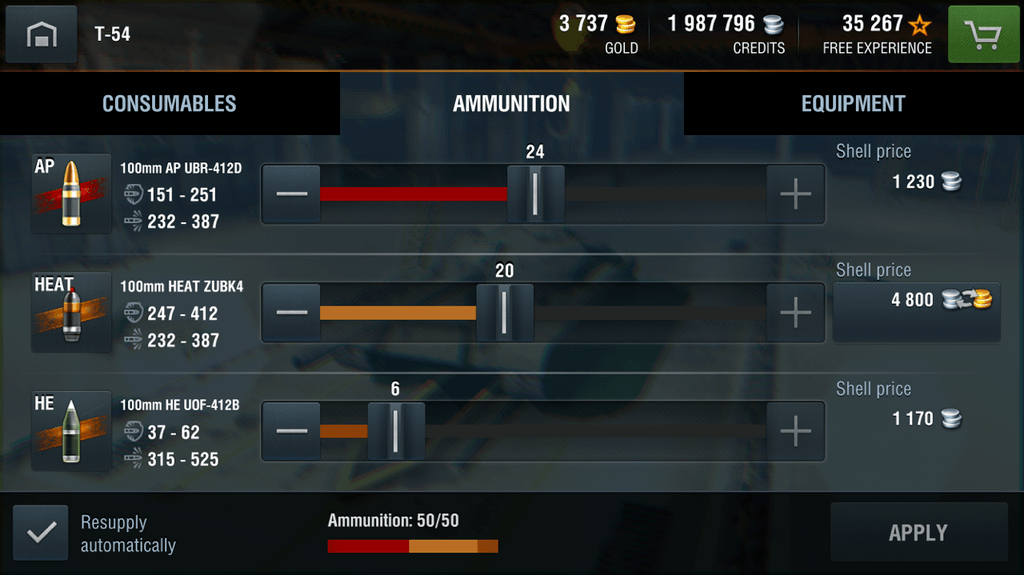Toggle the Resupply automatically checkbox

41,533
